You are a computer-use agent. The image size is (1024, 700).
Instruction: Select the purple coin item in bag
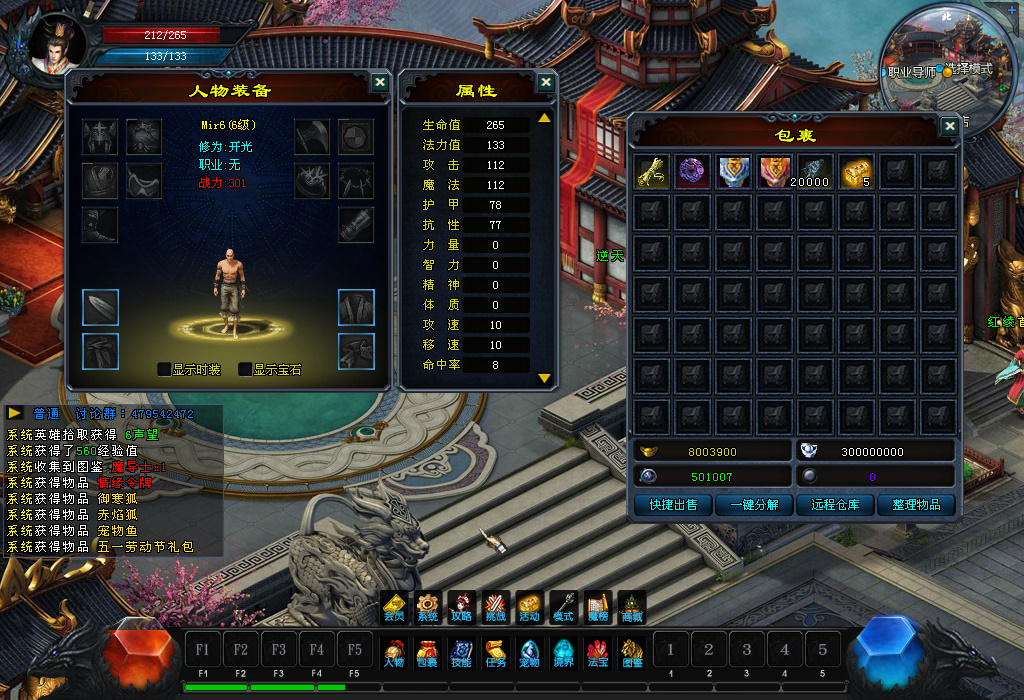[x=692, y=170]
